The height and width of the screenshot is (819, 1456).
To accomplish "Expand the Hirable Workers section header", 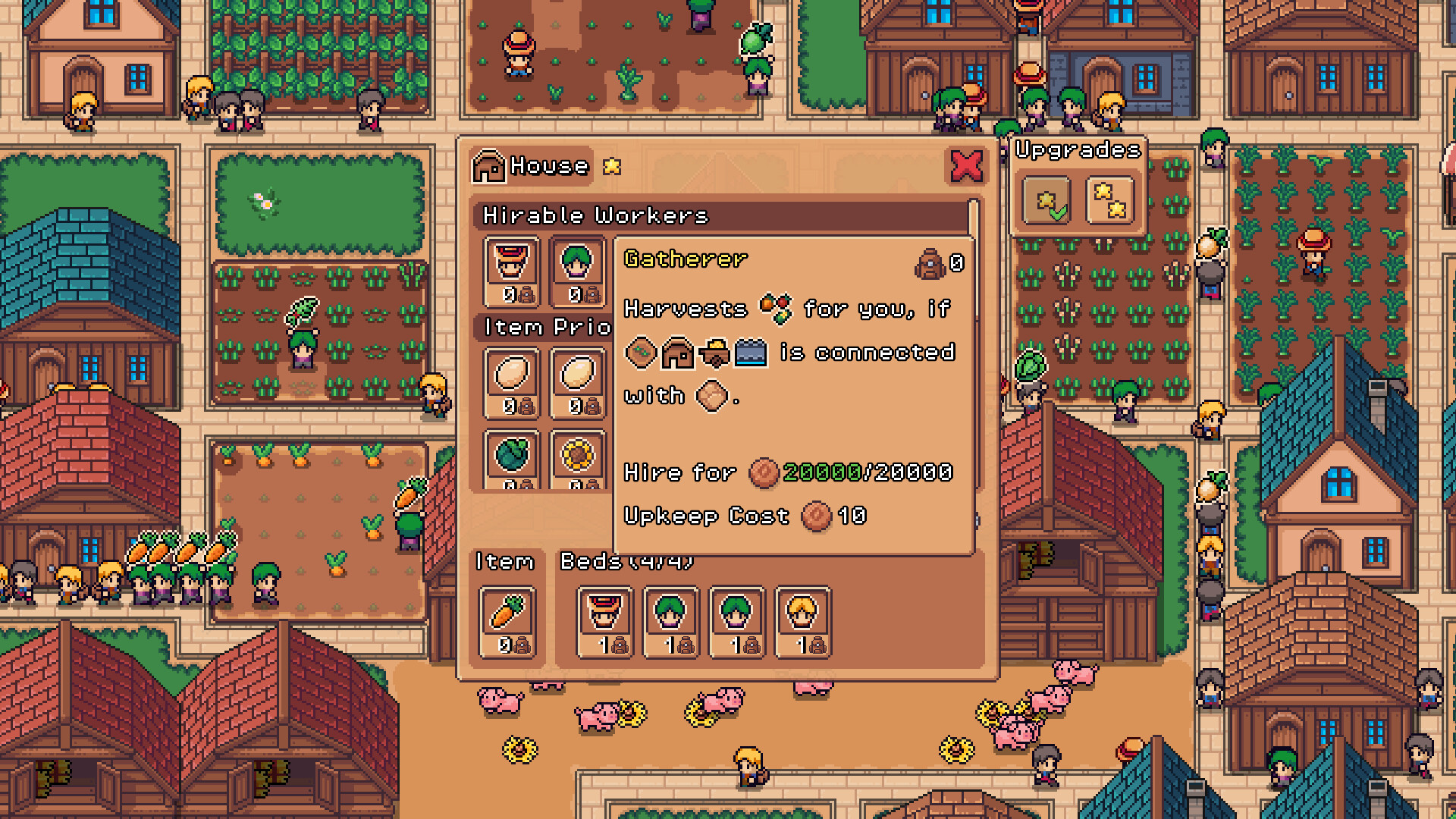I will click(x=595, y=215).
